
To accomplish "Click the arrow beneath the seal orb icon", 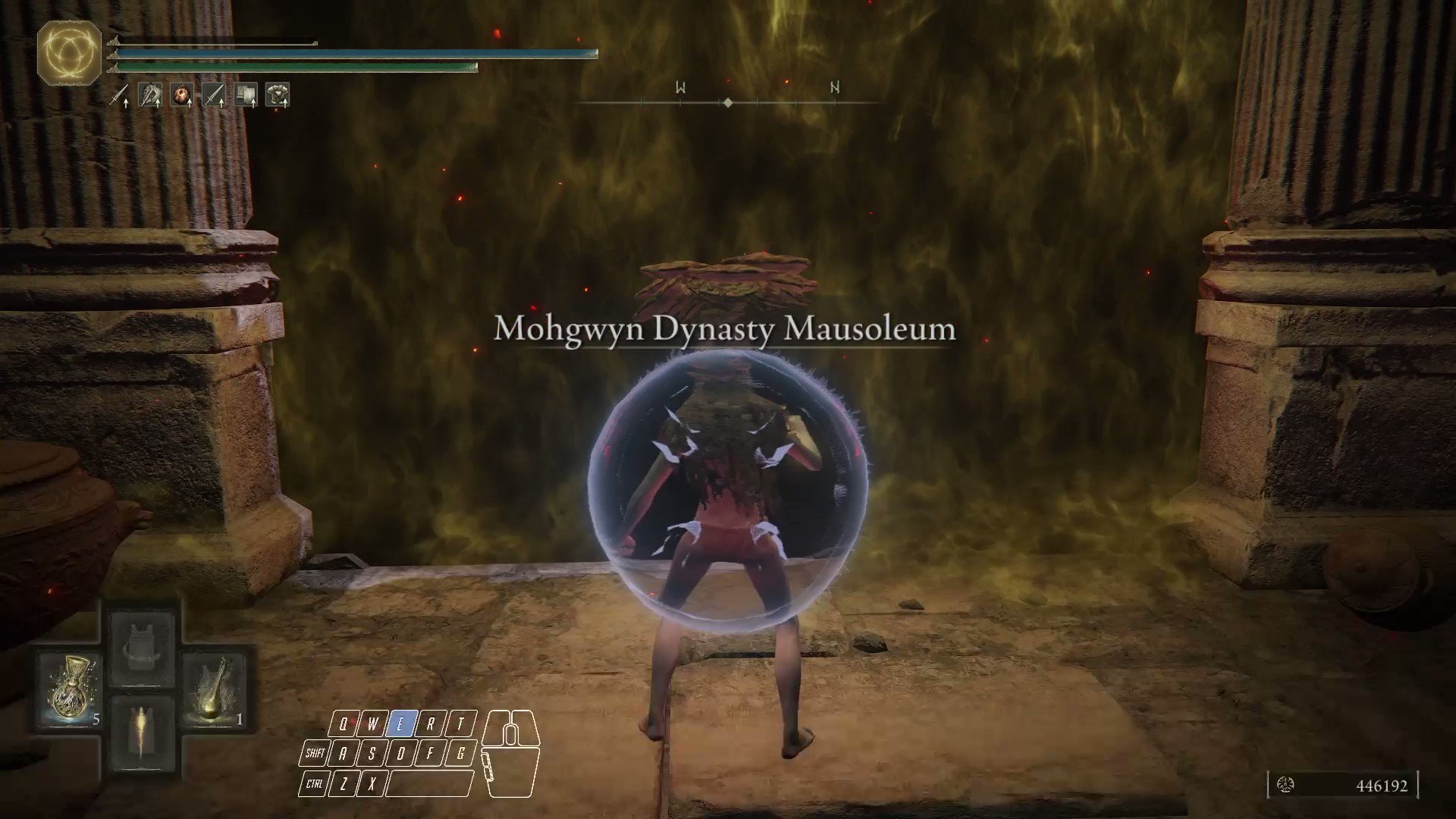I will pyautogui.click(x=189, y=105).
